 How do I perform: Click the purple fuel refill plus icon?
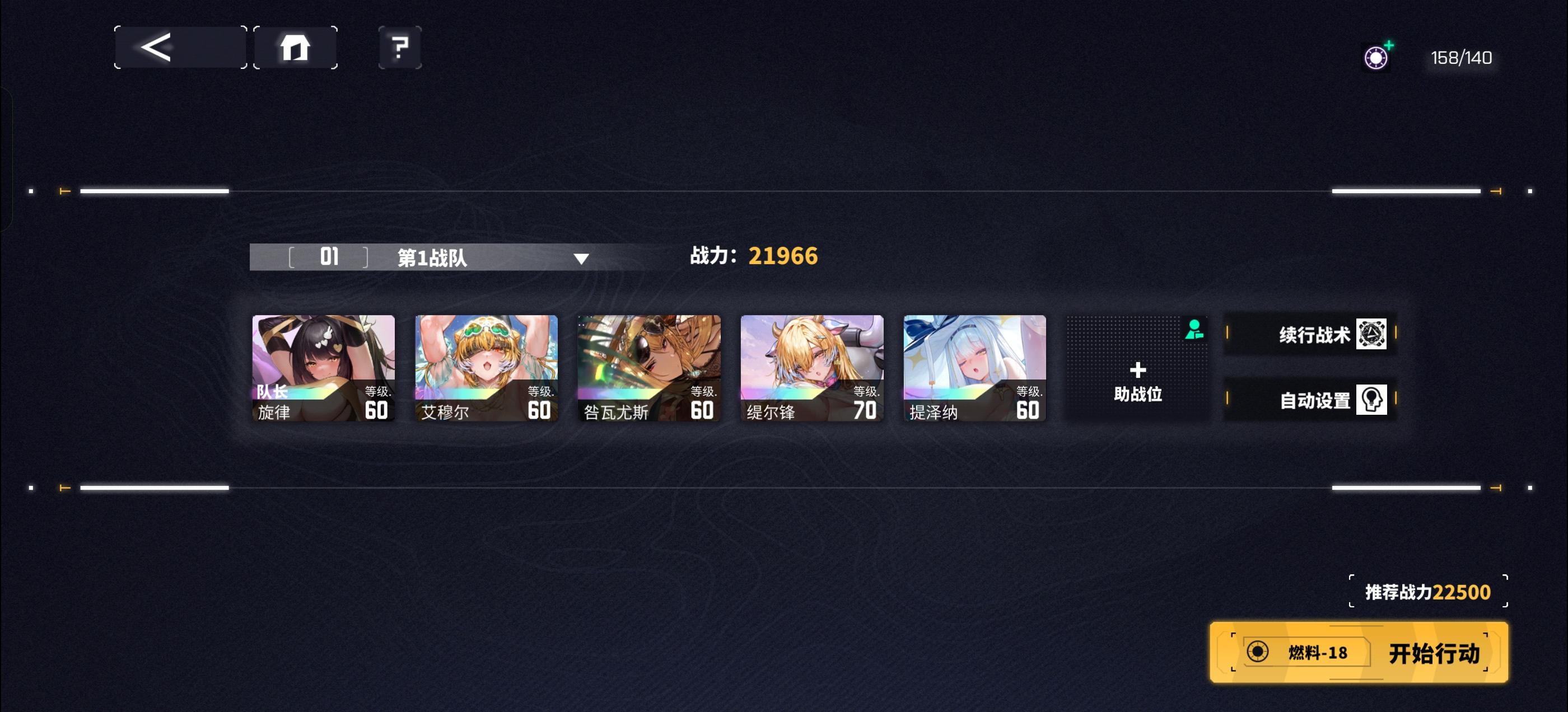(x=1377, y=58)
